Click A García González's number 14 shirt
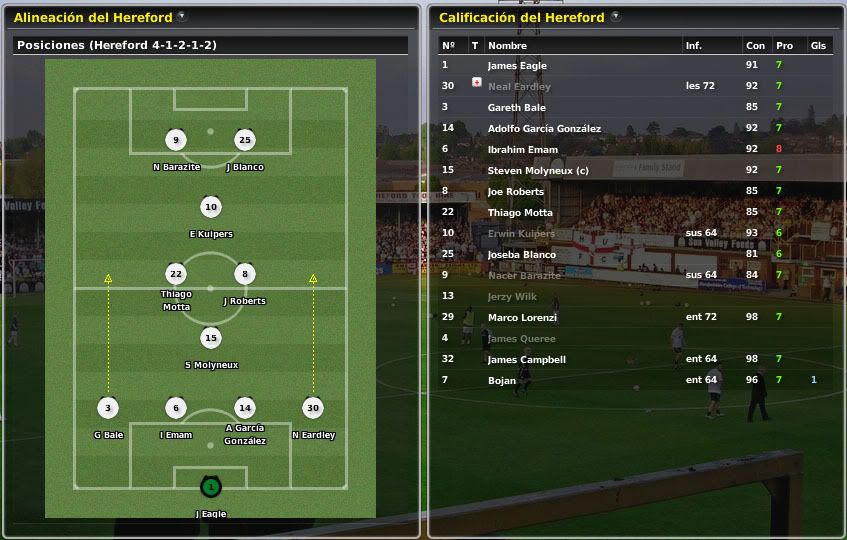The height and width of the screenshot is (540, 847). (x=245, y=408)
